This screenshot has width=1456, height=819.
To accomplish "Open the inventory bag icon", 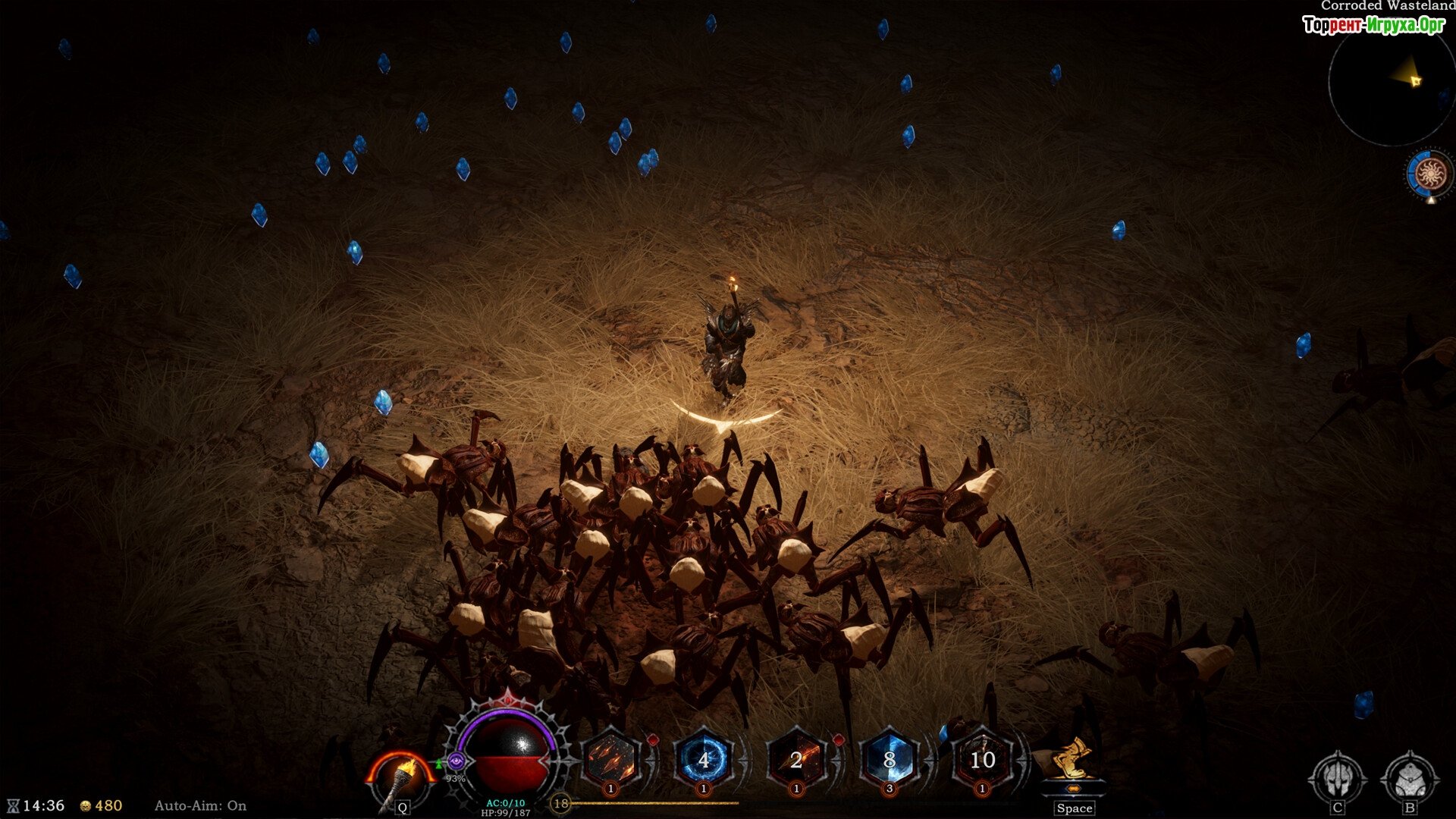I will click(1410, 778).
